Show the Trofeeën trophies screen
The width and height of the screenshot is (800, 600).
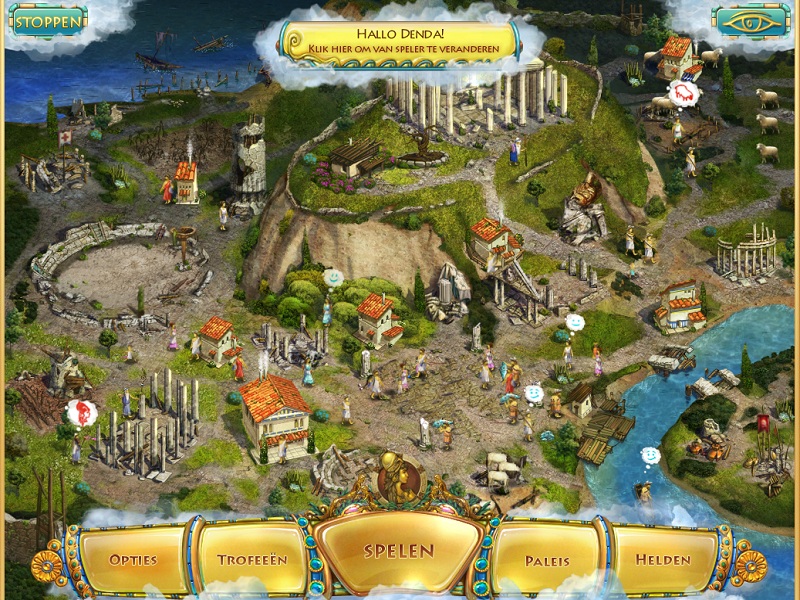click(x=251, y=559)
